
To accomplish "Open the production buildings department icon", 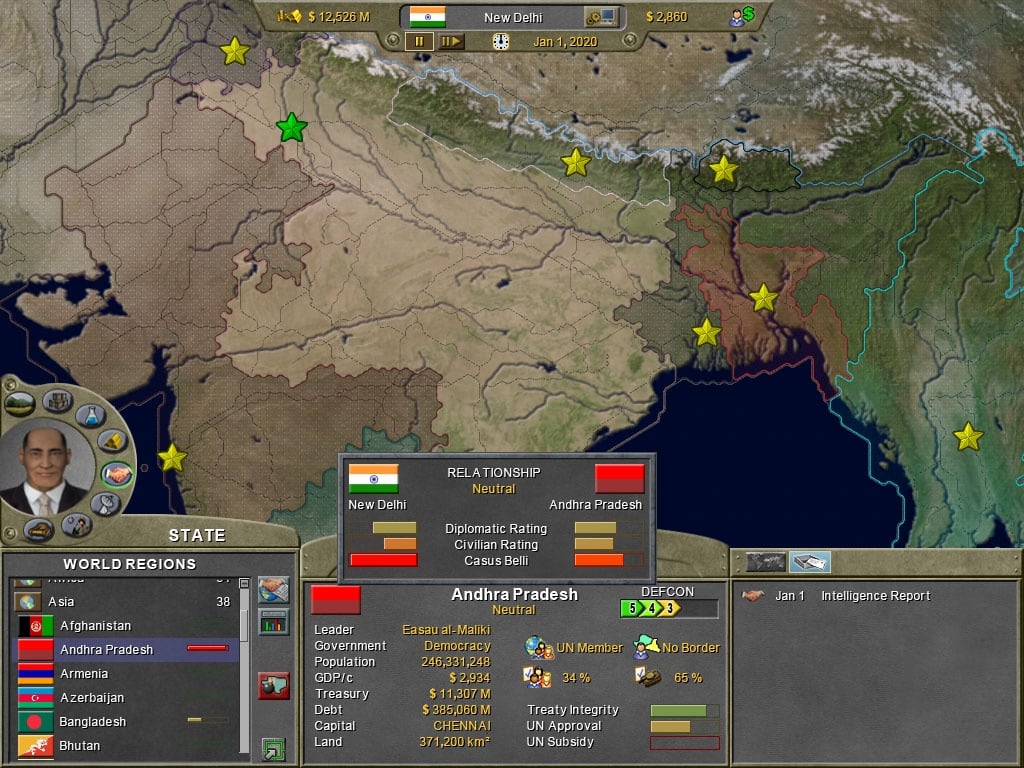I will (57, 401).
